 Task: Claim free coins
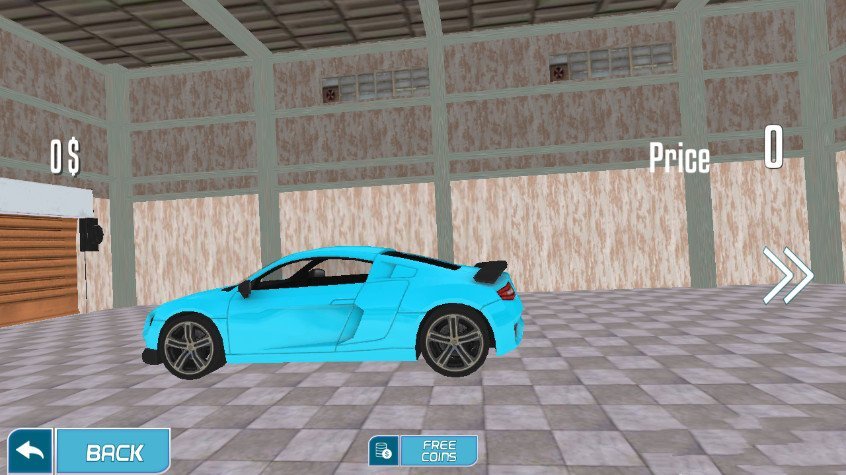click(423, 450)
